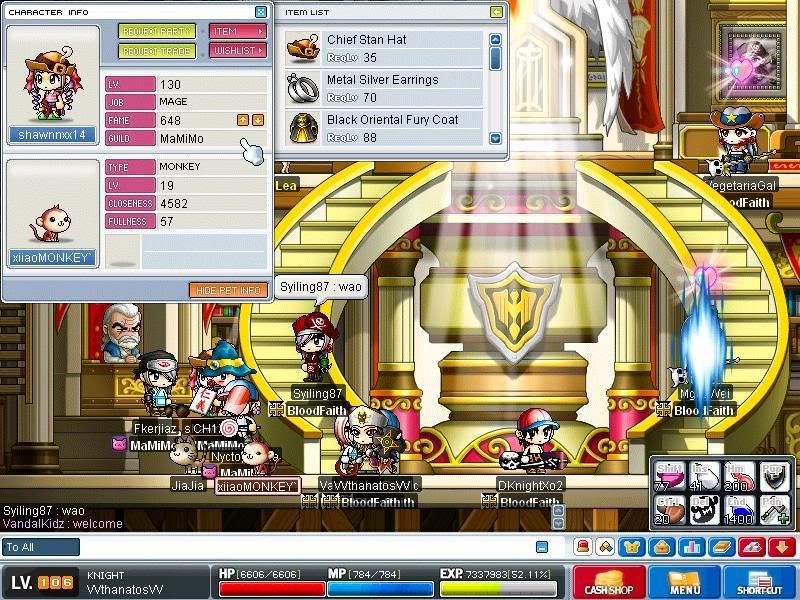Screen dimensions: 800x600
Task: Send a Request Party invite
Action: [157, 31]
